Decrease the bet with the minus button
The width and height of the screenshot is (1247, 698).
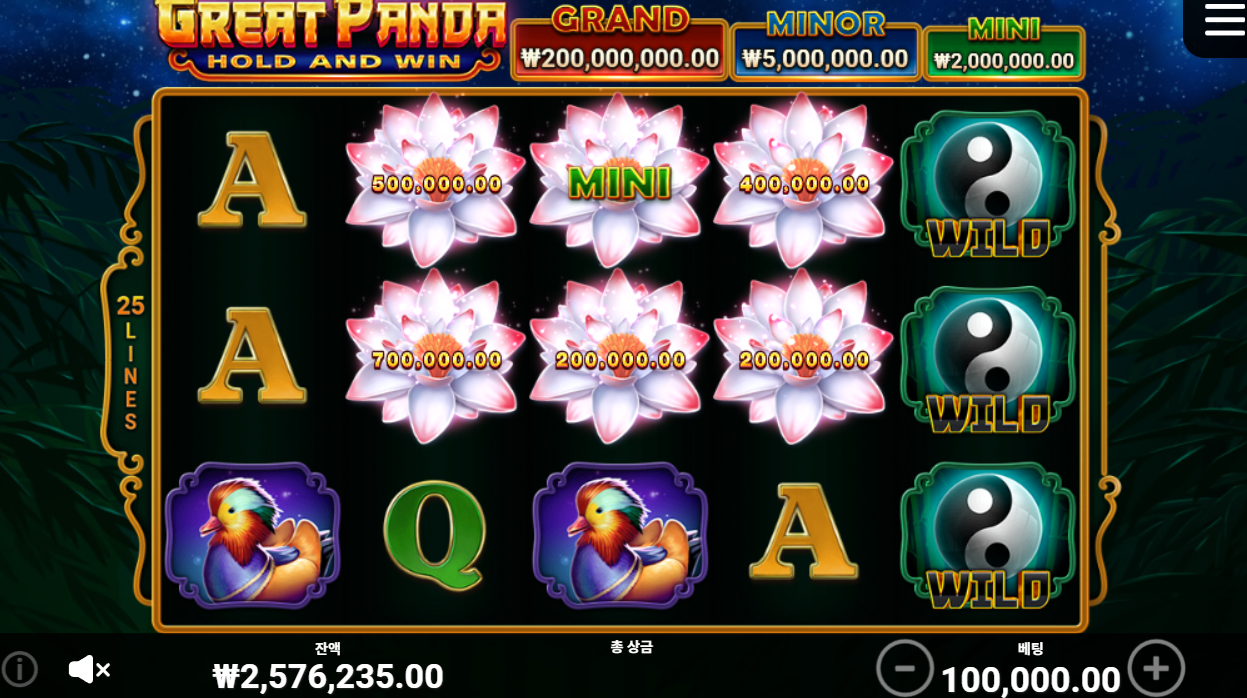(904, 668)
